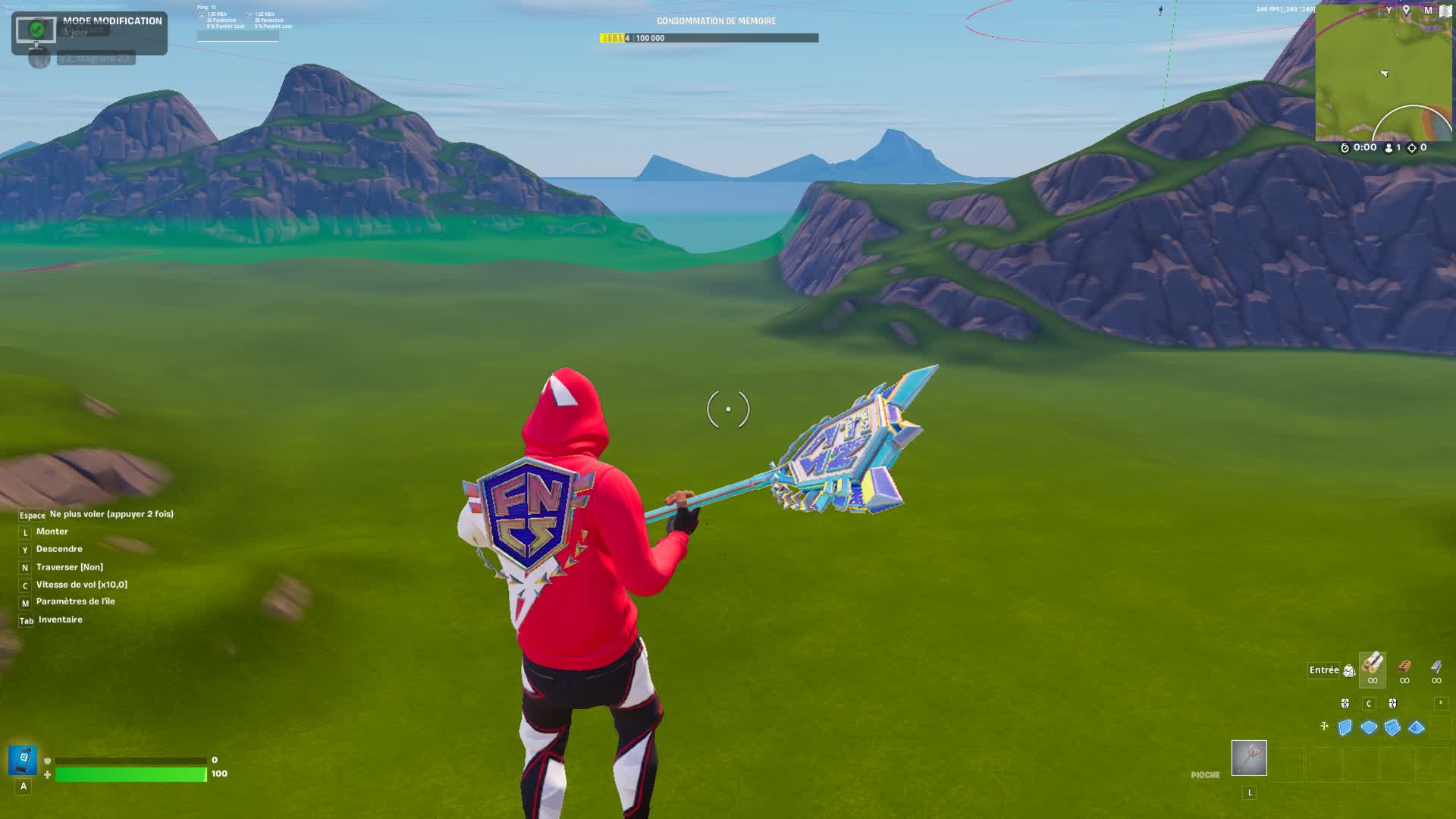This screenshot has height=819, width=1456.
Task: Open the Inventaire menu entry
Action: click(59, 619)
